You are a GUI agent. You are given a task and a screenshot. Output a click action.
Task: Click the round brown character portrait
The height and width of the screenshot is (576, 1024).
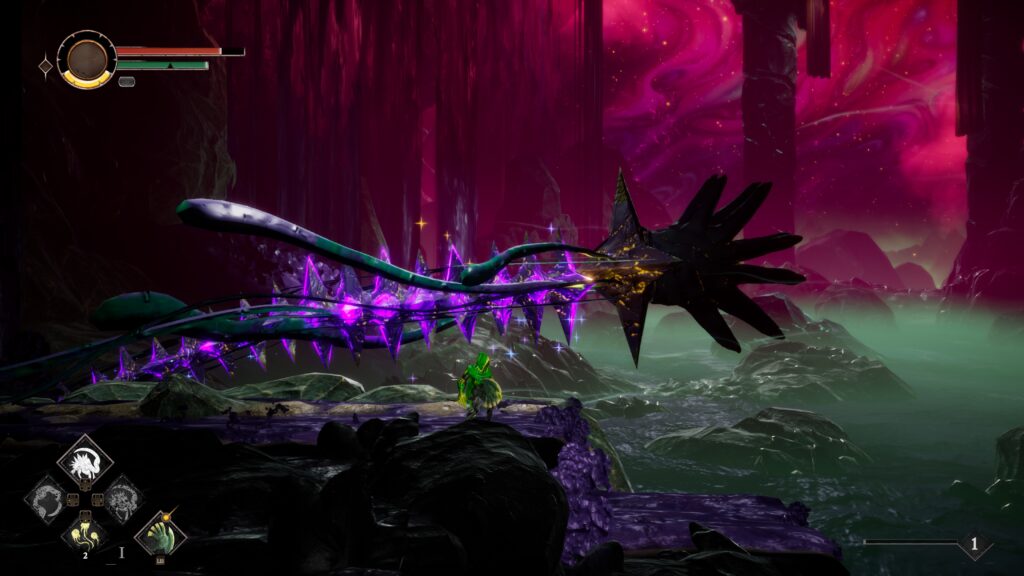pyautogui.click(x=86, y=59)
